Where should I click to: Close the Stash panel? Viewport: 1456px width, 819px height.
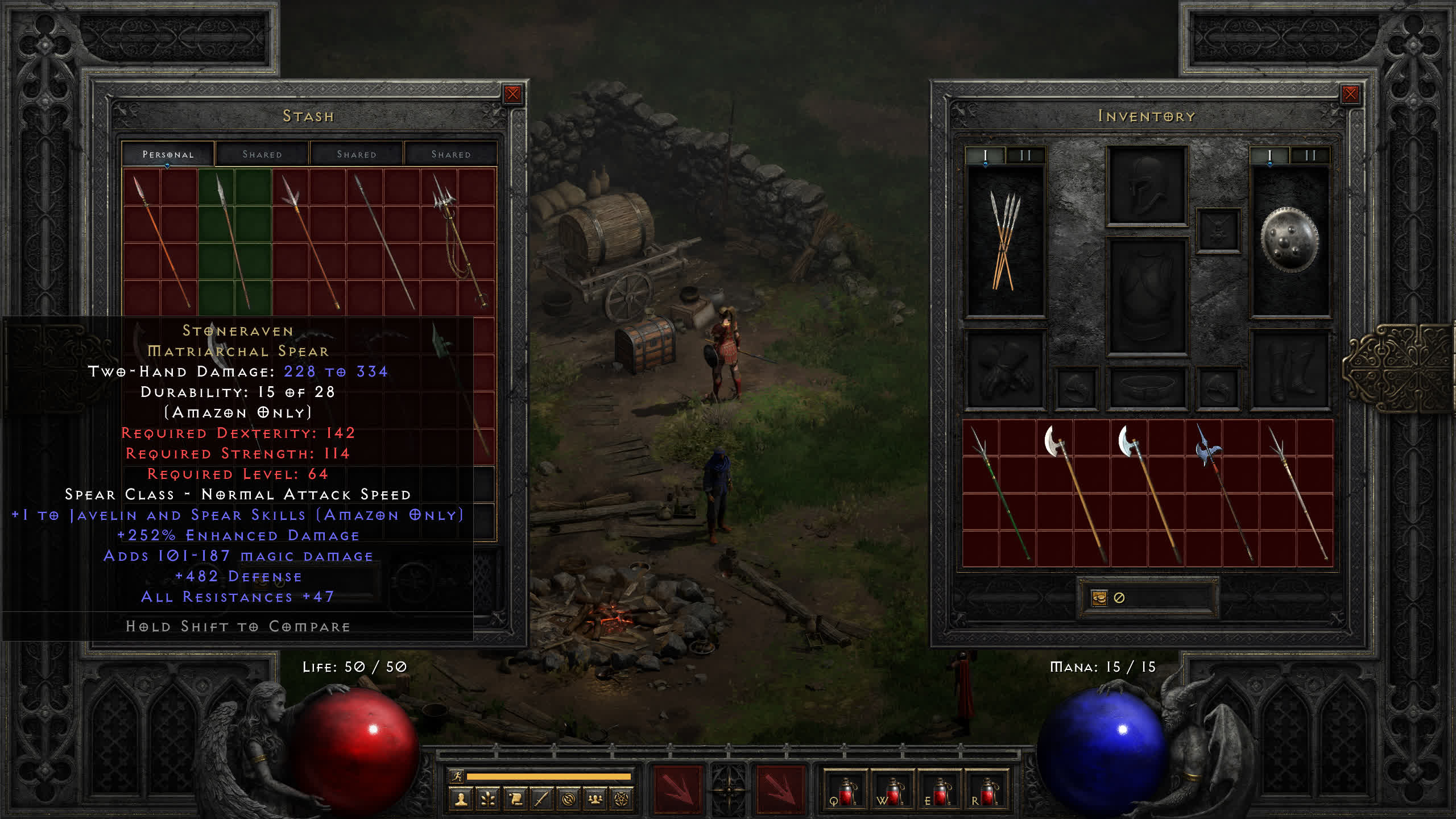(512, 94)
